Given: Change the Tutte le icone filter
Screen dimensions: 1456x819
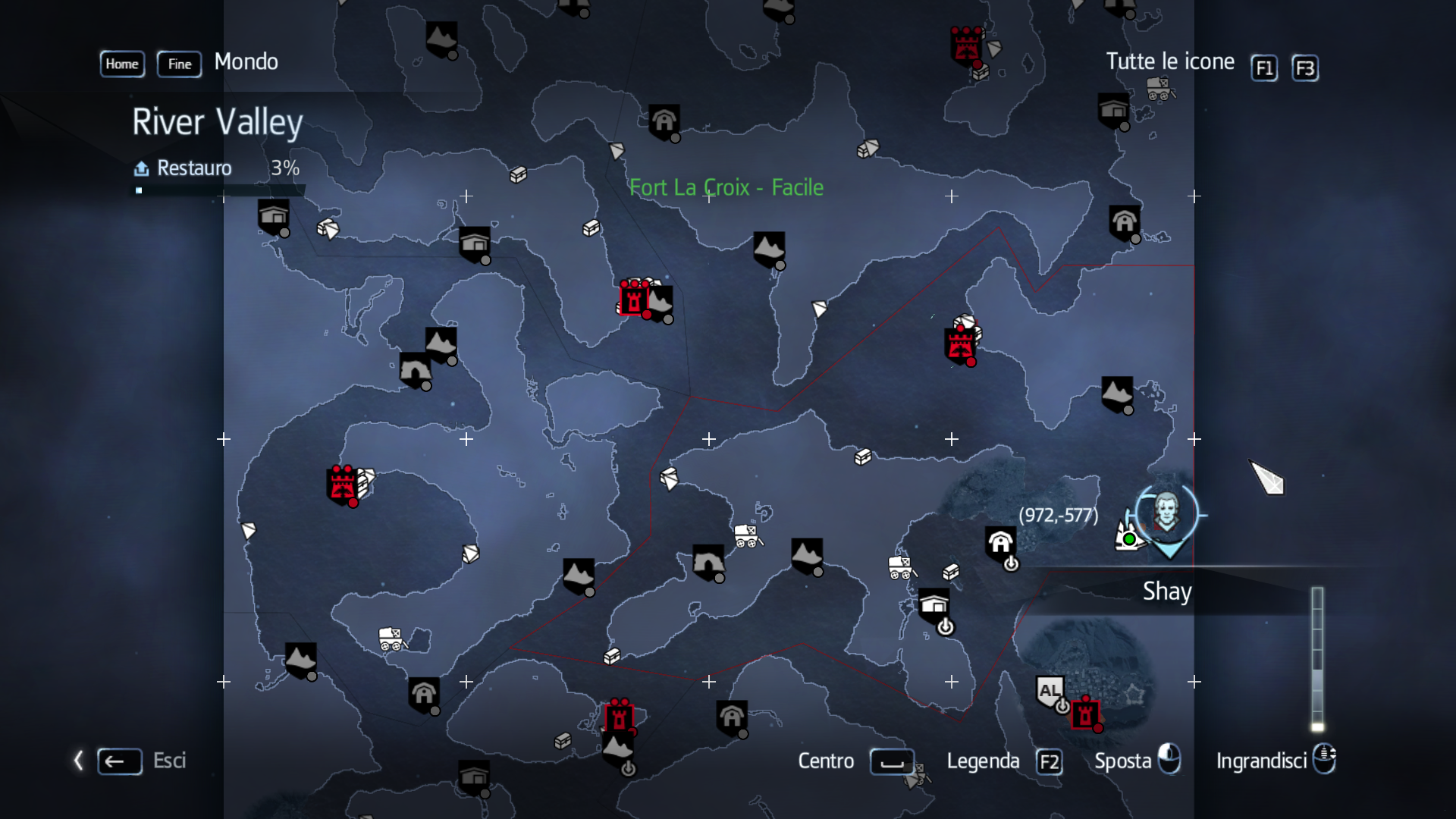Looking at the screenshot, I should point(1169,61).
